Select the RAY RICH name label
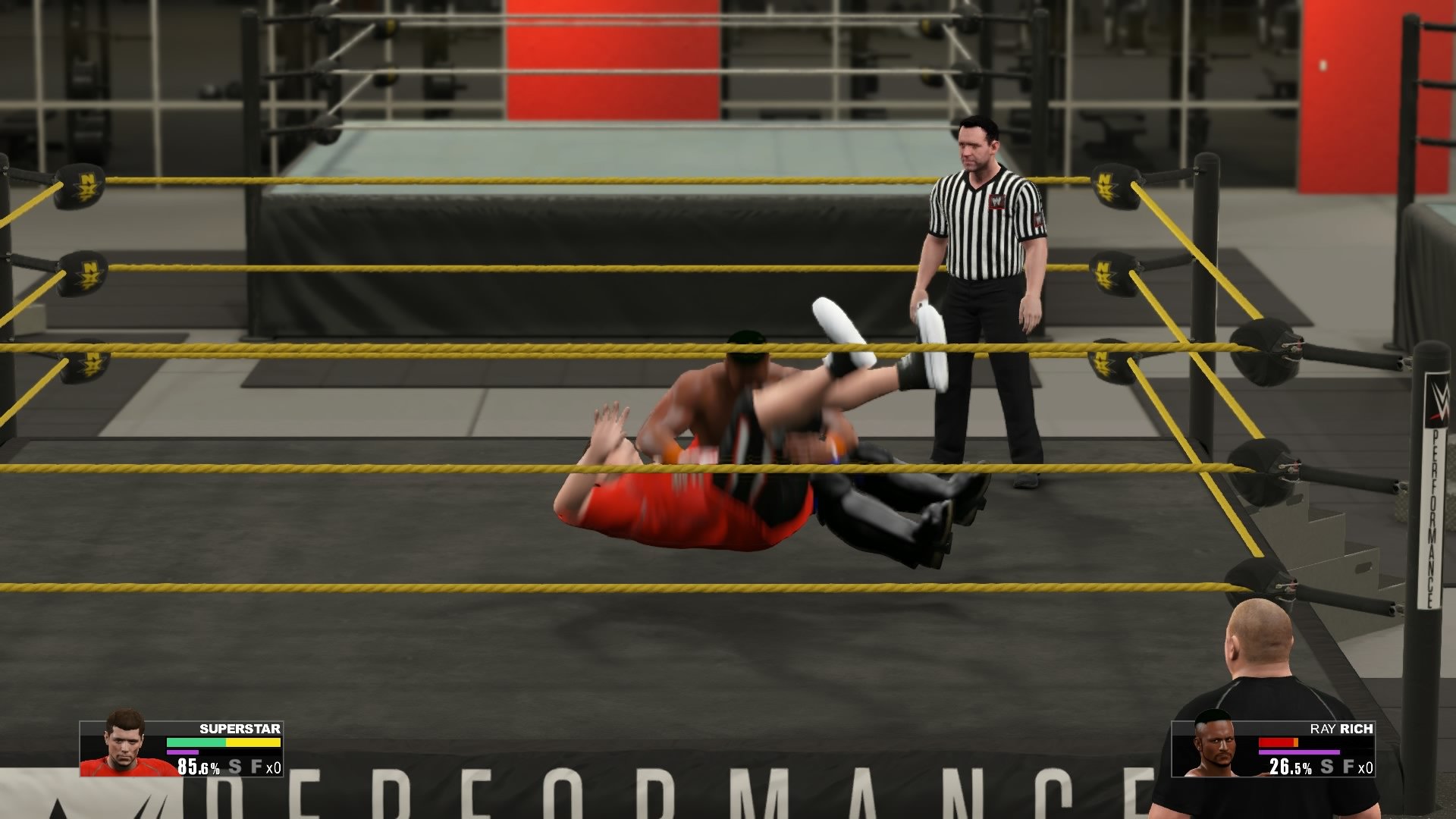The image size is (1456, 819). (x=1342, y=730)
